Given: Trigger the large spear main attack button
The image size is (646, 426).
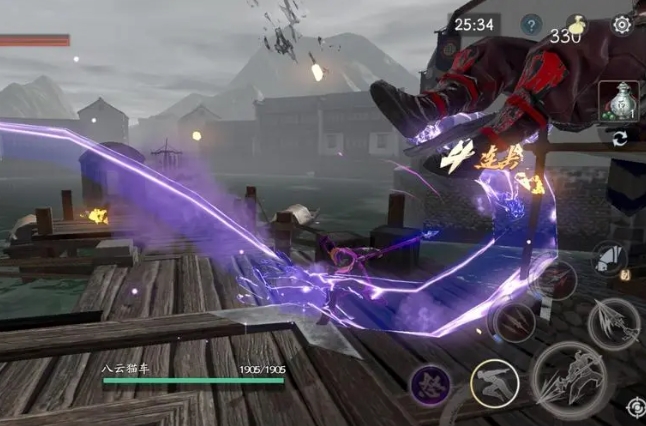Looking at the screenshot, I should 568,380.
